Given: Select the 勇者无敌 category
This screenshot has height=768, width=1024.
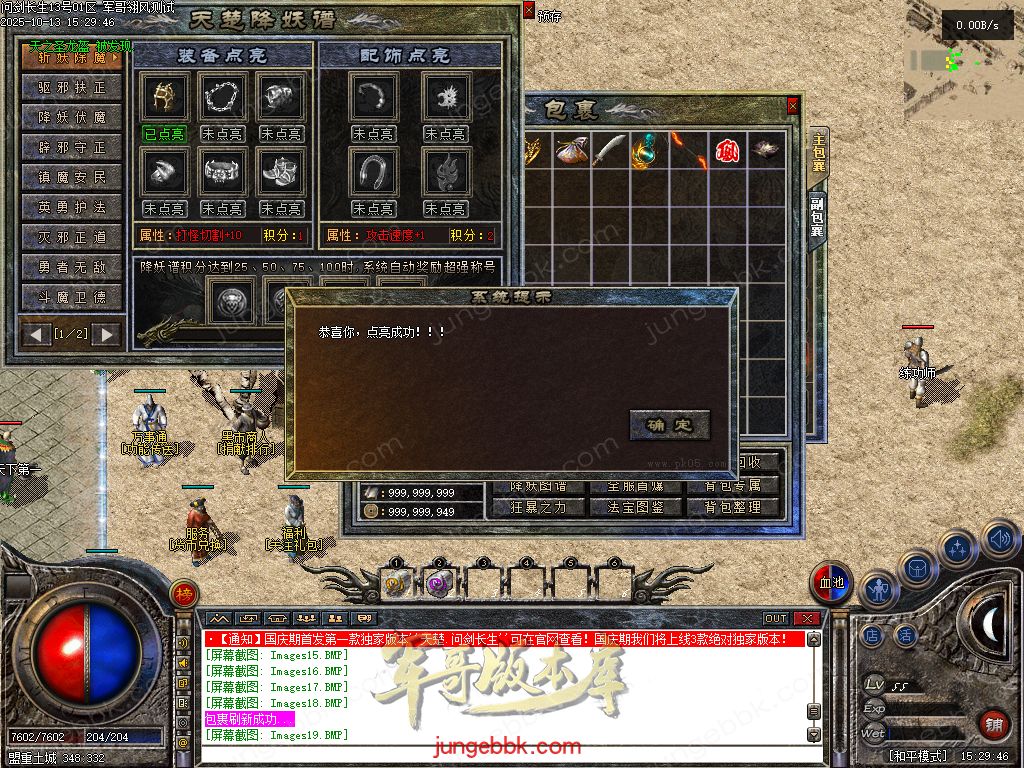Looking at the screenshot, I should pyautogui.click(x=72, y=268).
